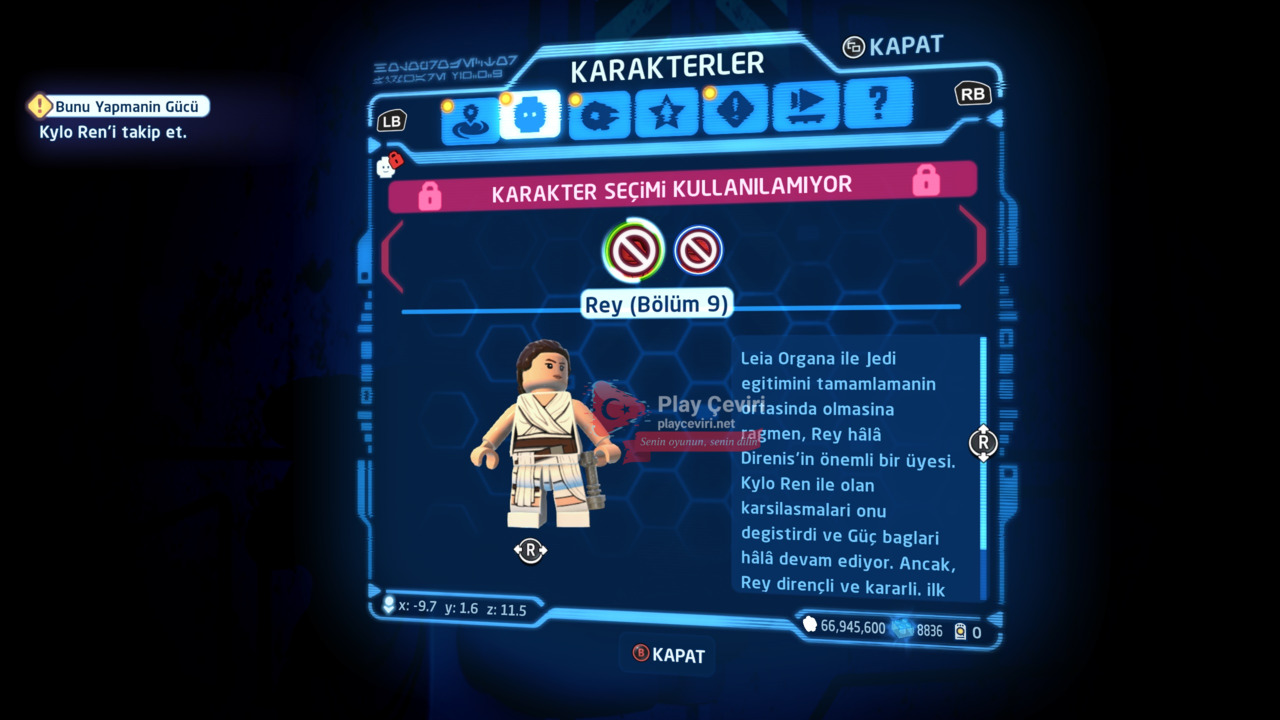Image resolution: width=1280 pixels, height=720 pixels.
Task: Select the green-ringed locked character slot
Action: [x=633, y=250]
